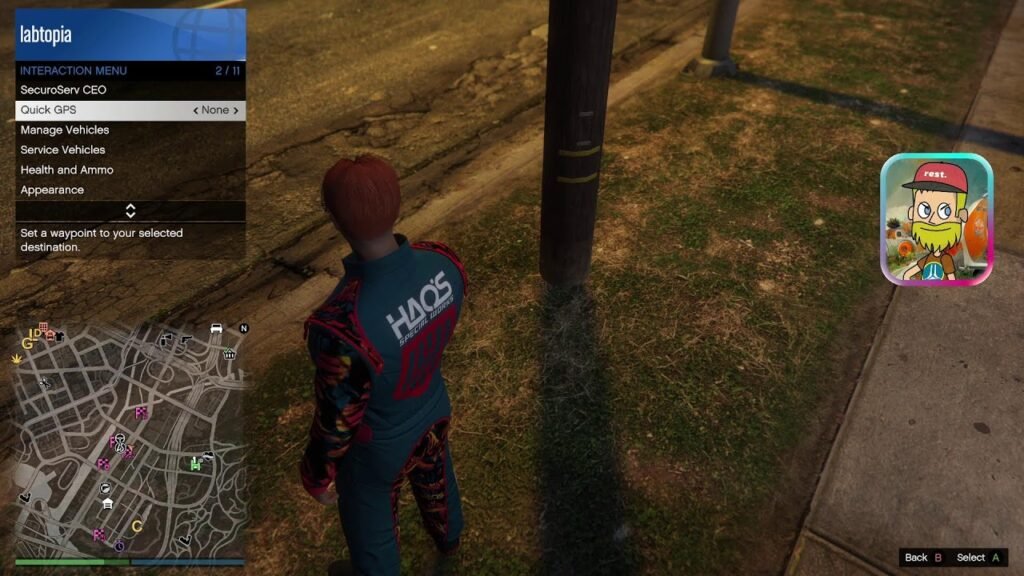The height and width of the screenshot is (576, 1024).
Task: Open the SecuroServ CEO menu entry
Action: click(x=63, y=90)
